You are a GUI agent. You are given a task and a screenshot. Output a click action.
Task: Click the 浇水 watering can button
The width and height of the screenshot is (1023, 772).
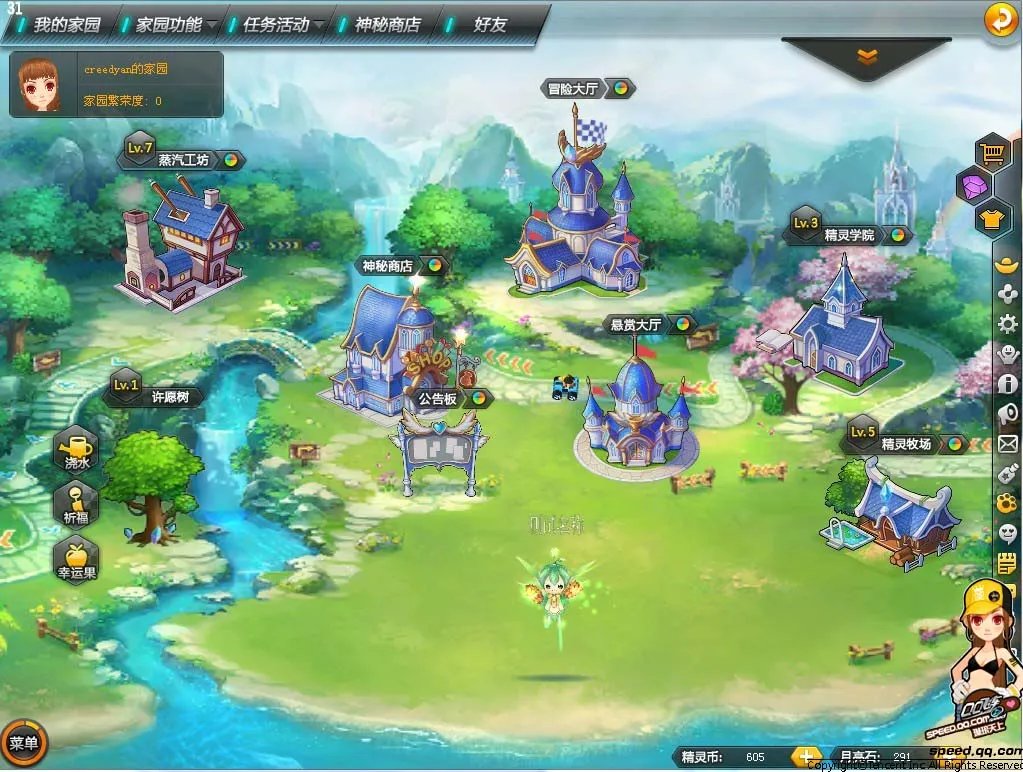[x=77, y=448]
